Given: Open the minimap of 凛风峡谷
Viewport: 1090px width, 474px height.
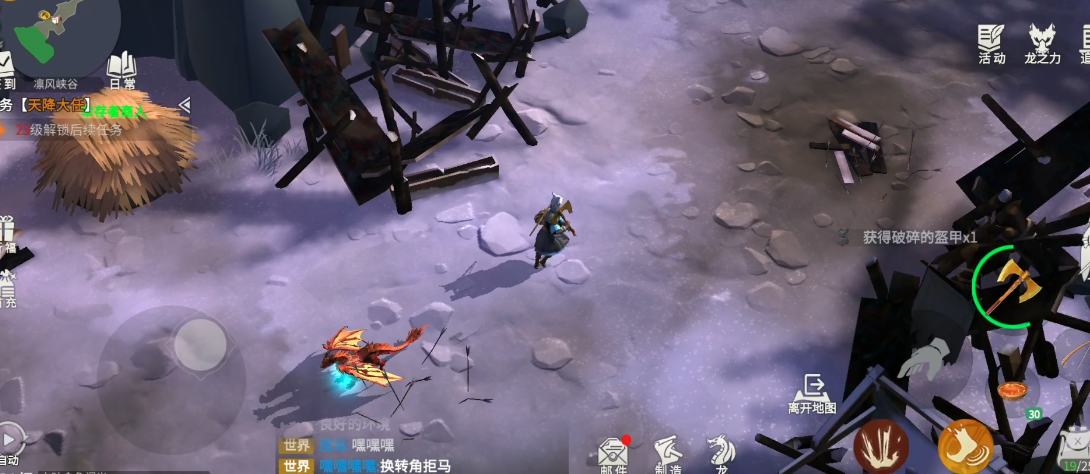Looking at the screenshot, I should [60, 40].
